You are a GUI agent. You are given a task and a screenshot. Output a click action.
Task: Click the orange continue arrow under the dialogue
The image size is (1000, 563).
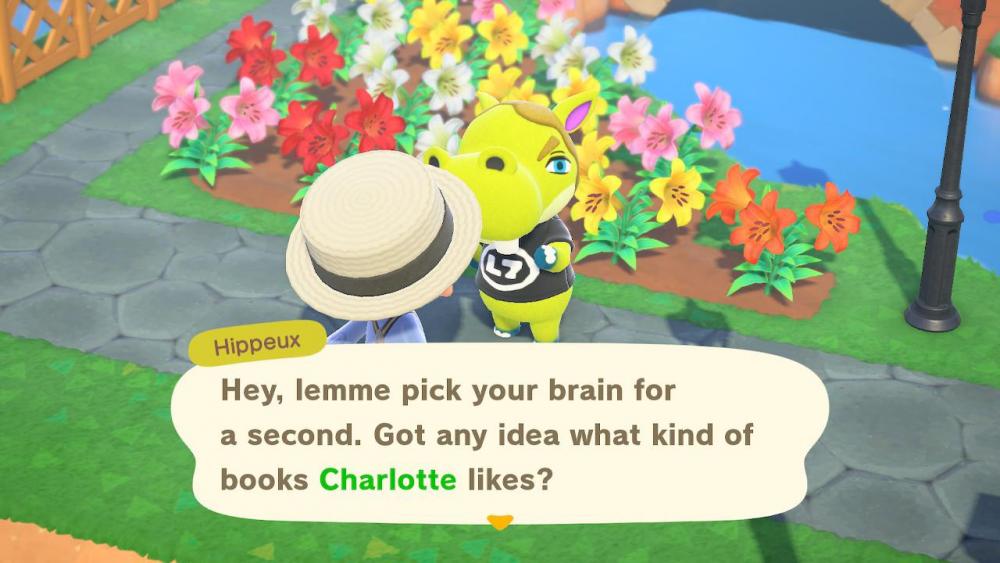(499, 522)
